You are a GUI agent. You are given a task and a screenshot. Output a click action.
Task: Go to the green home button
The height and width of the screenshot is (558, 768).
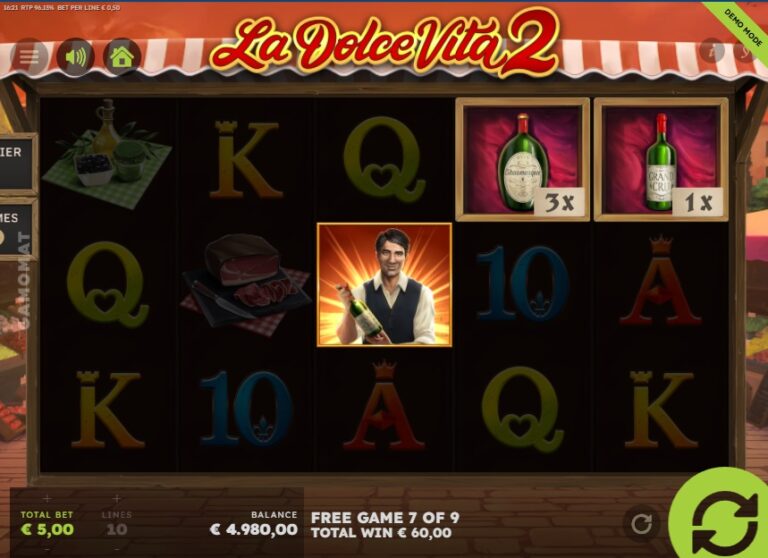point(122,56)
